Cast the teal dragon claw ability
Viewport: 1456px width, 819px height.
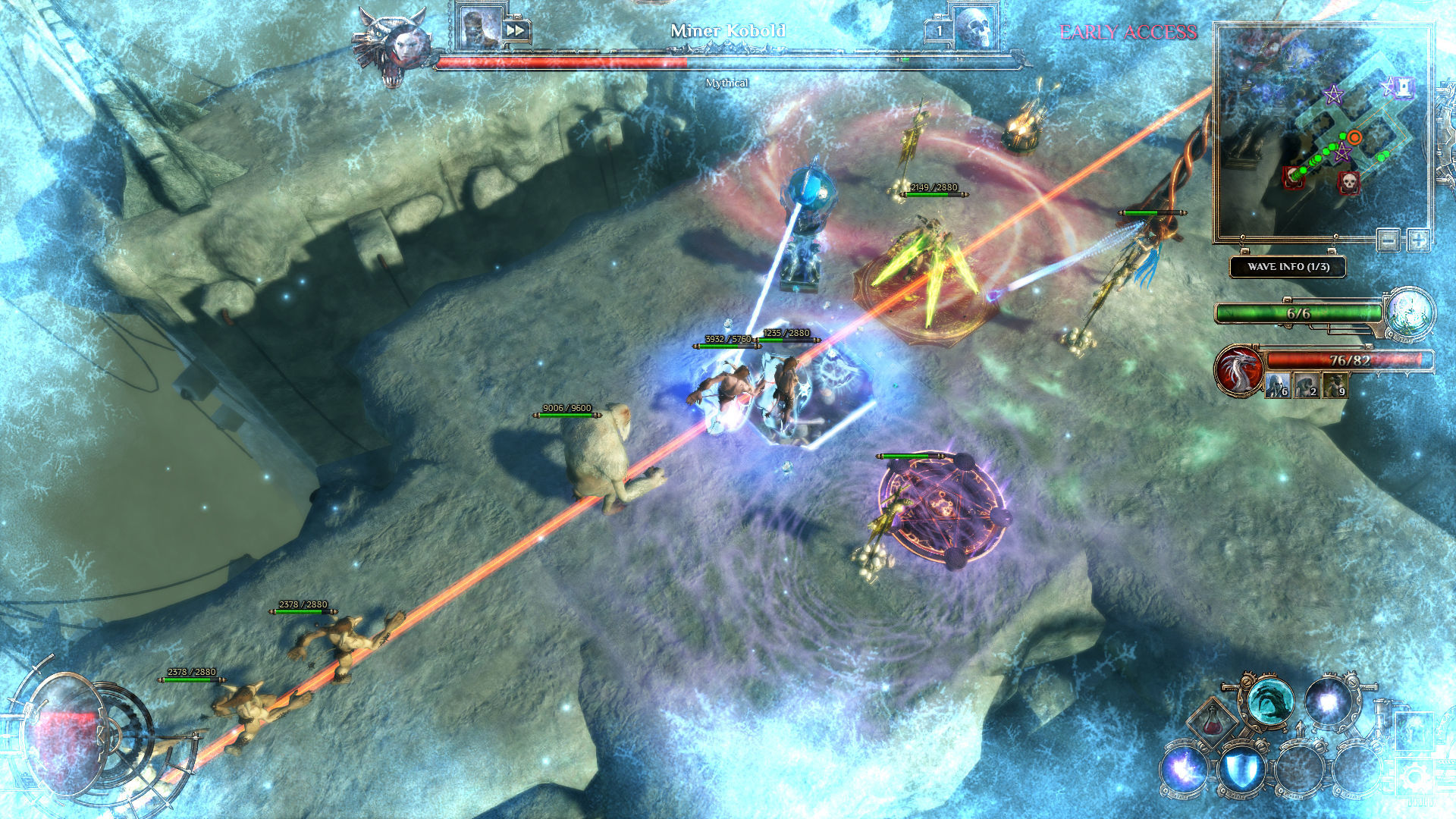tap(1270, 702)
